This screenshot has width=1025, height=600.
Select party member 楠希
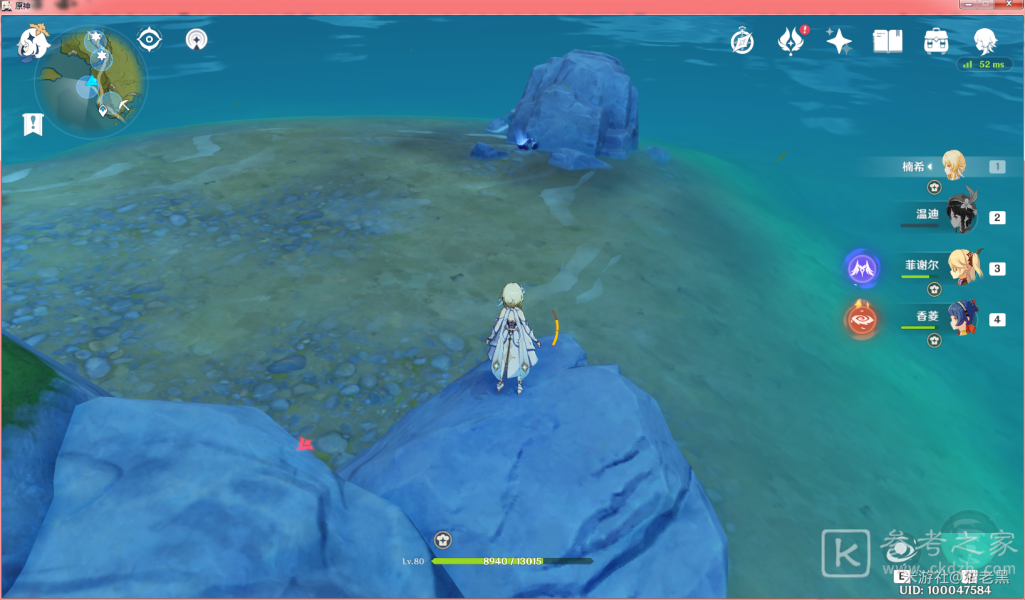click(955, 166)
